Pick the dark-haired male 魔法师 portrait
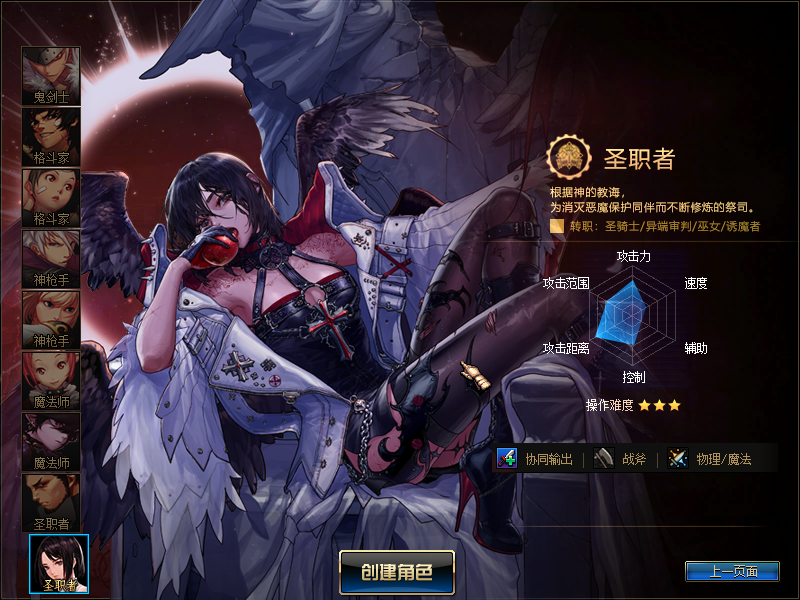Screen dimensions: 800x600 51,441
